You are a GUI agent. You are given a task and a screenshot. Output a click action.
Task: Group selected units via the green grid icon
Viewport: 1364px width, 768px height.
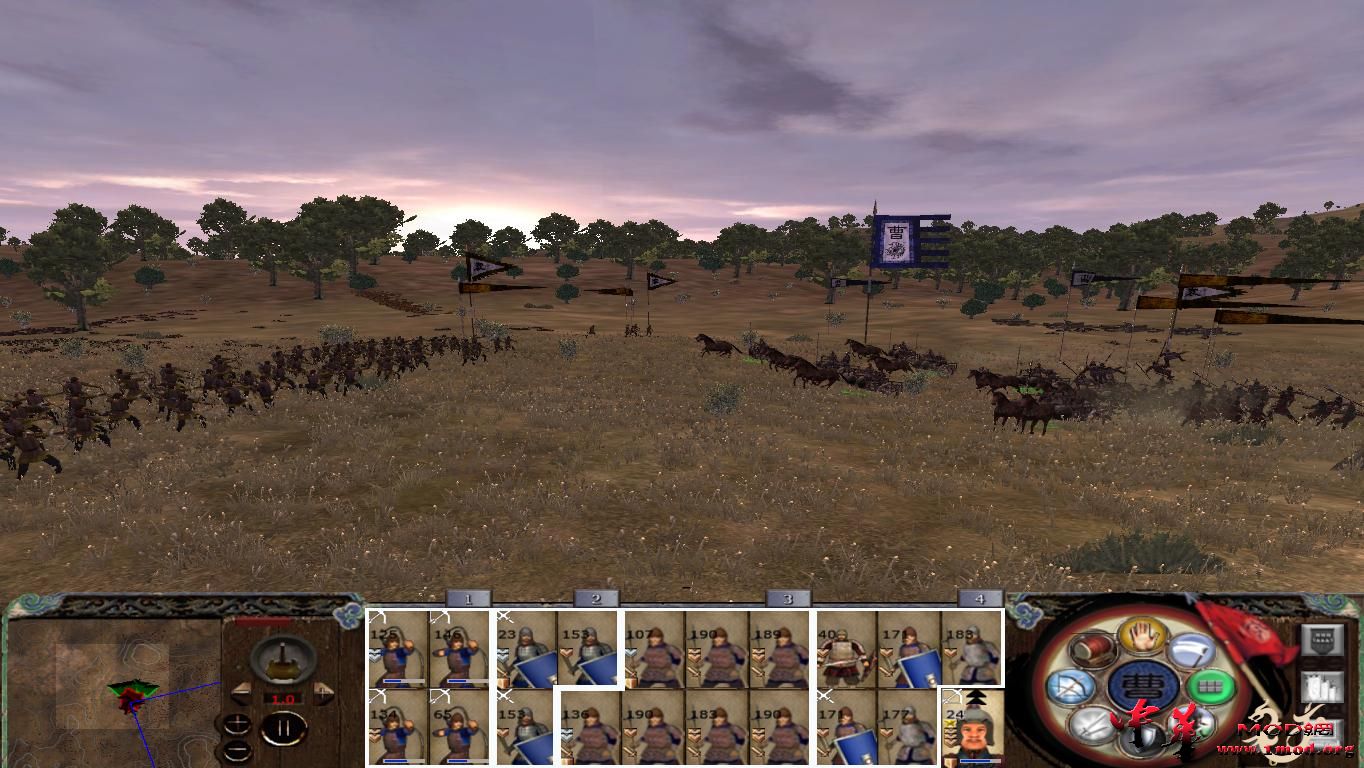coord(1212,686)
